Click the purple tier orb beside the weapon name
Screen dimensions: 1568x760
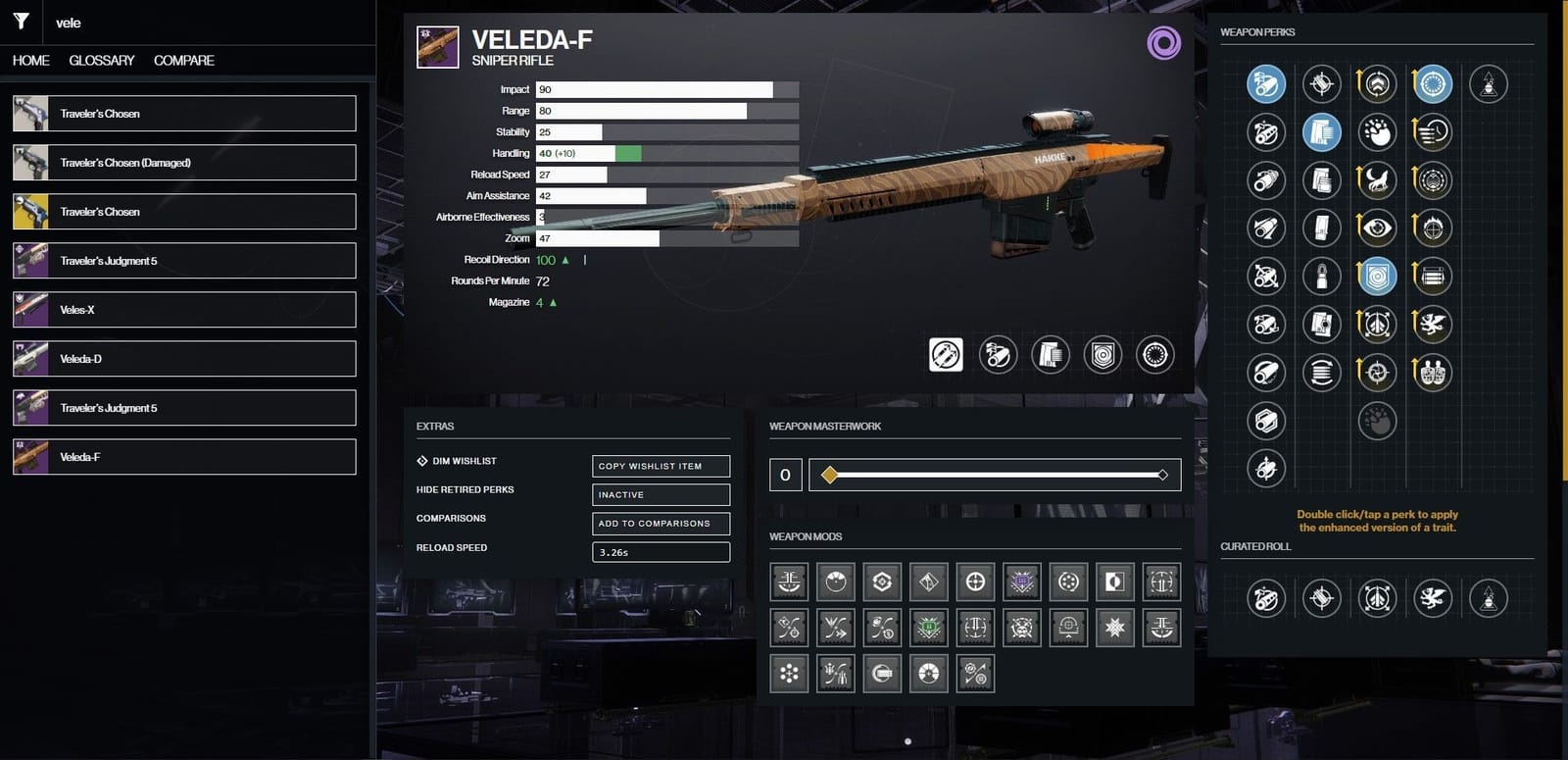point(1162,43)
